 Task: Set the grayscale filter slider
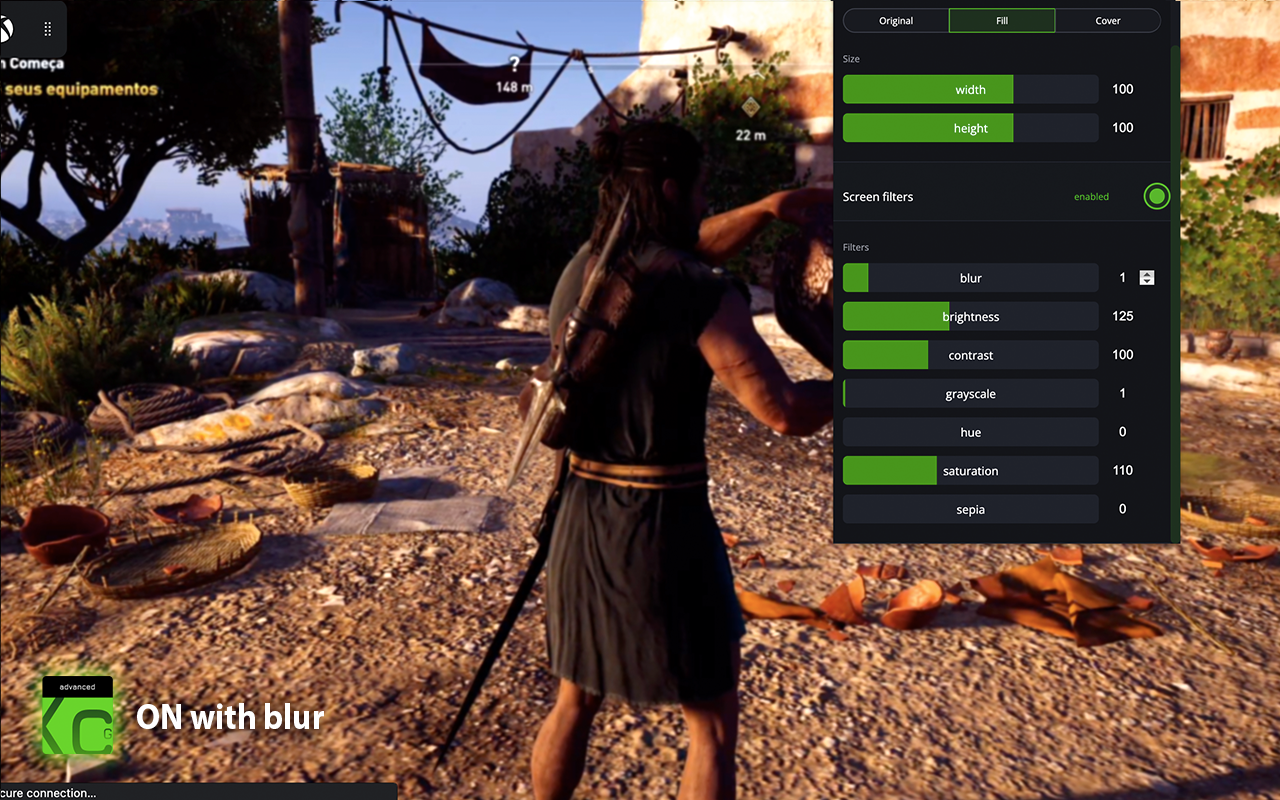(x=970, y=394)
